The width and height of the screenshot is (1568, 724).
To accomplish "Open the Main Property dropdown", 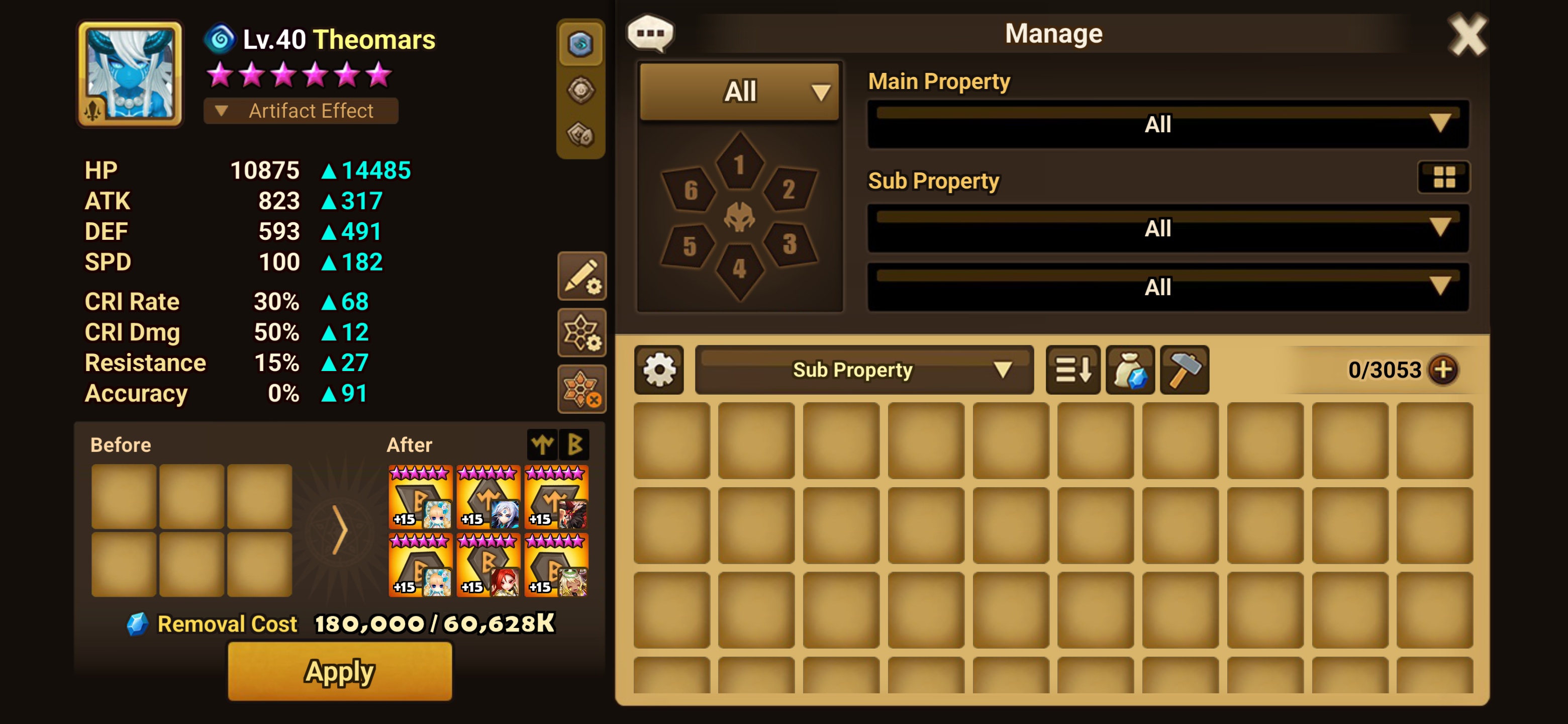I will click(x=1167, y=124).
